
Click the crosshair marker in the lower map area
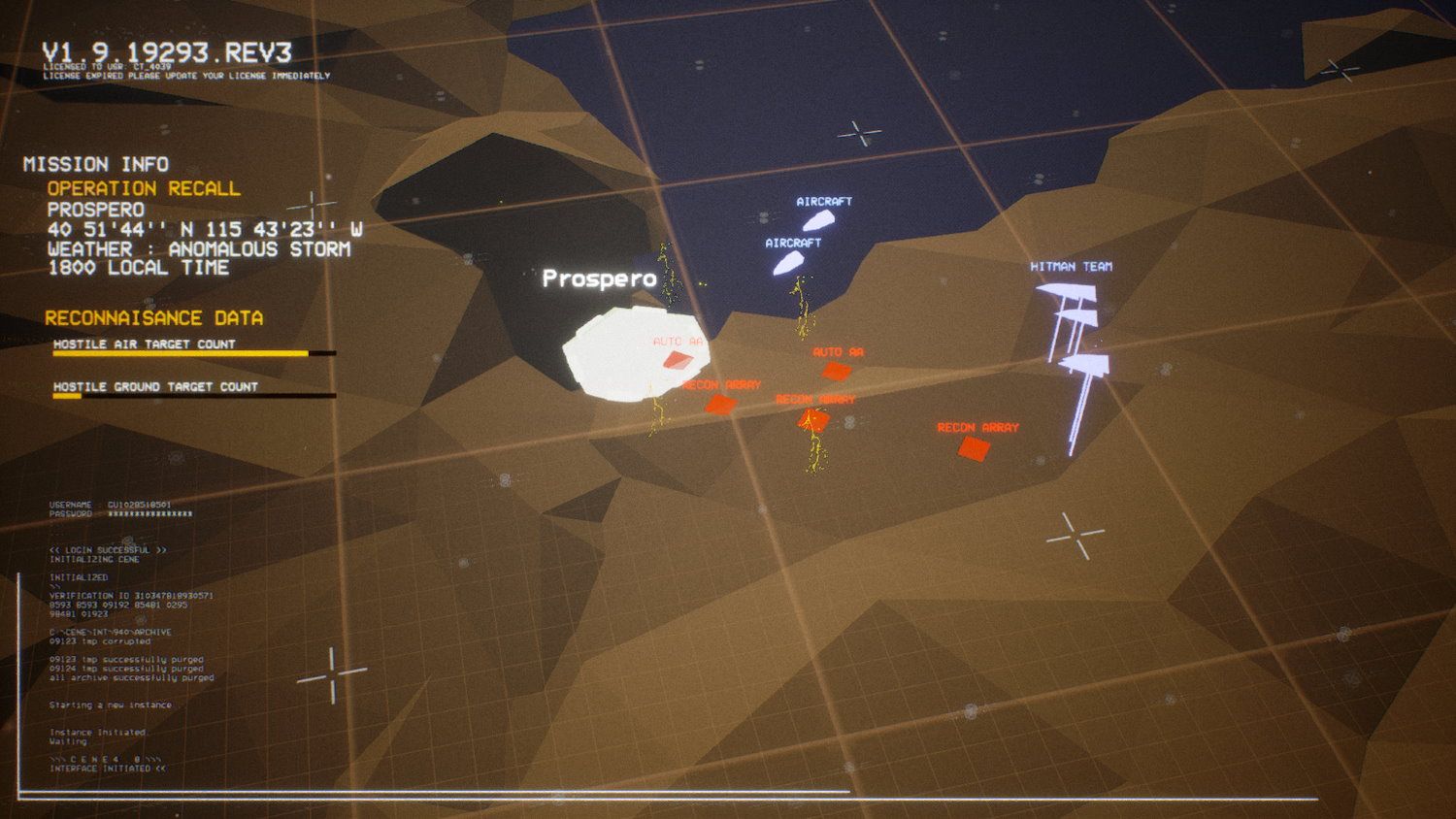pyautogui.click(x=1076, y=534)
